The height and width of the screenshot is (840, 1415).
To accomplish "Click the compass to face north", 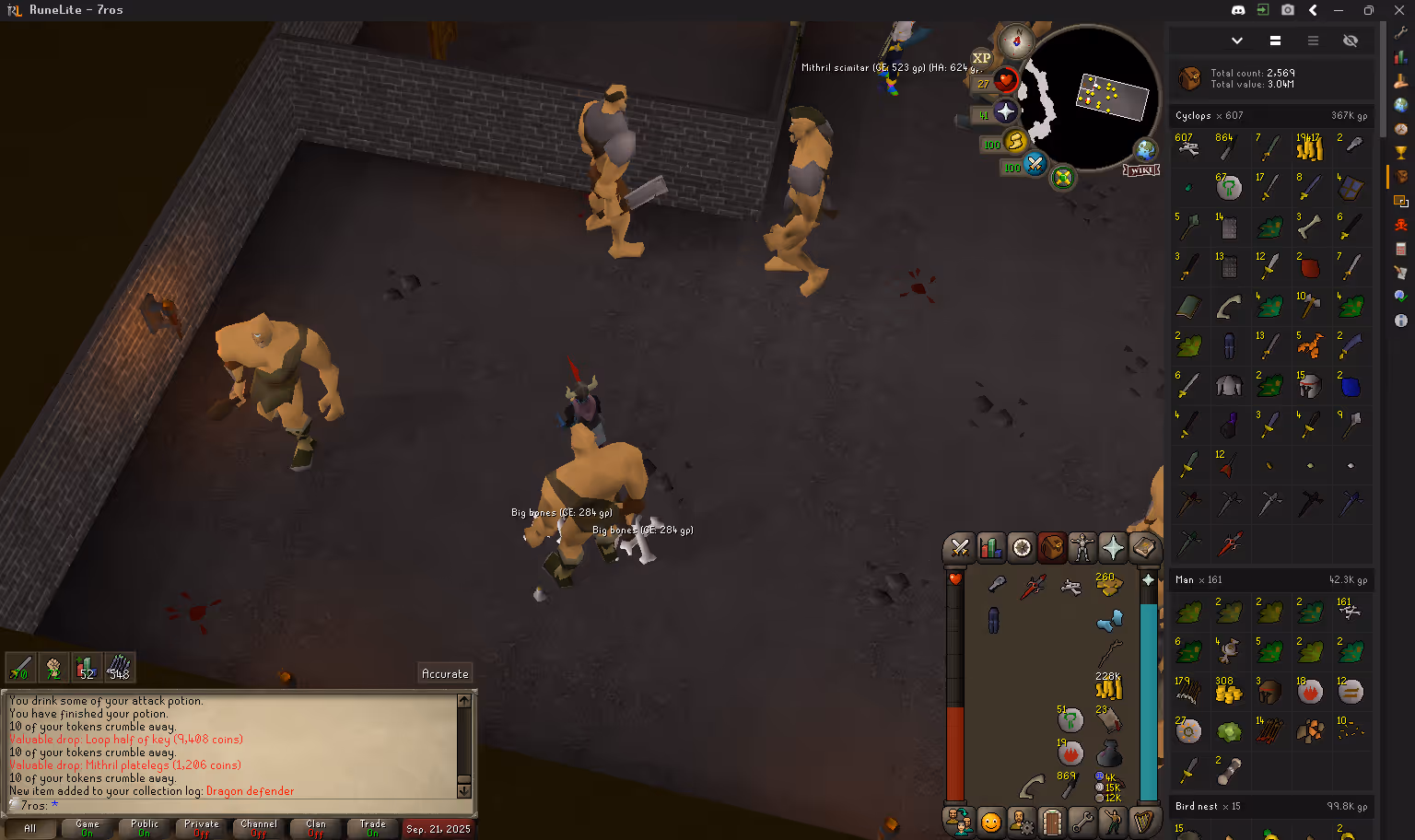I will click(x=1017, y=41).
